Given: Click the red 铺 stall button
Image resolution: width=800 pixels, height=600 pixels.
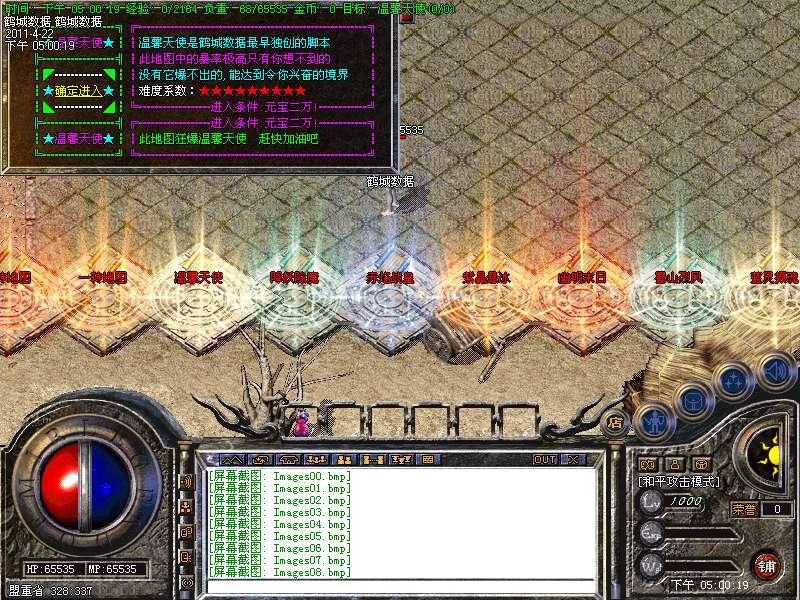Looking at the screenshot, I should [x=766, y=565].
